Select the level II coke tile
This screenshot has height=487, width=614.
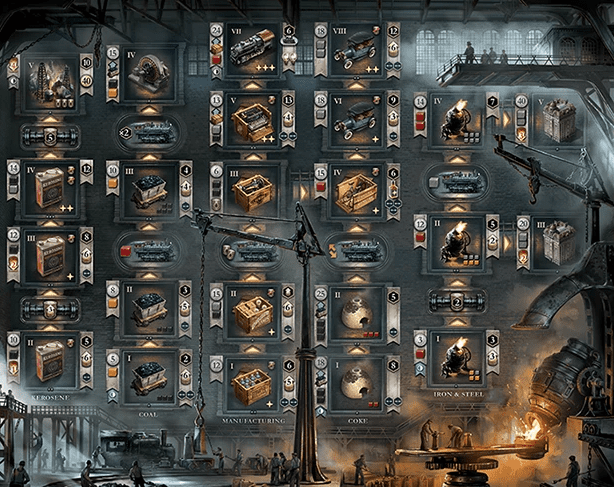(356, 314)
